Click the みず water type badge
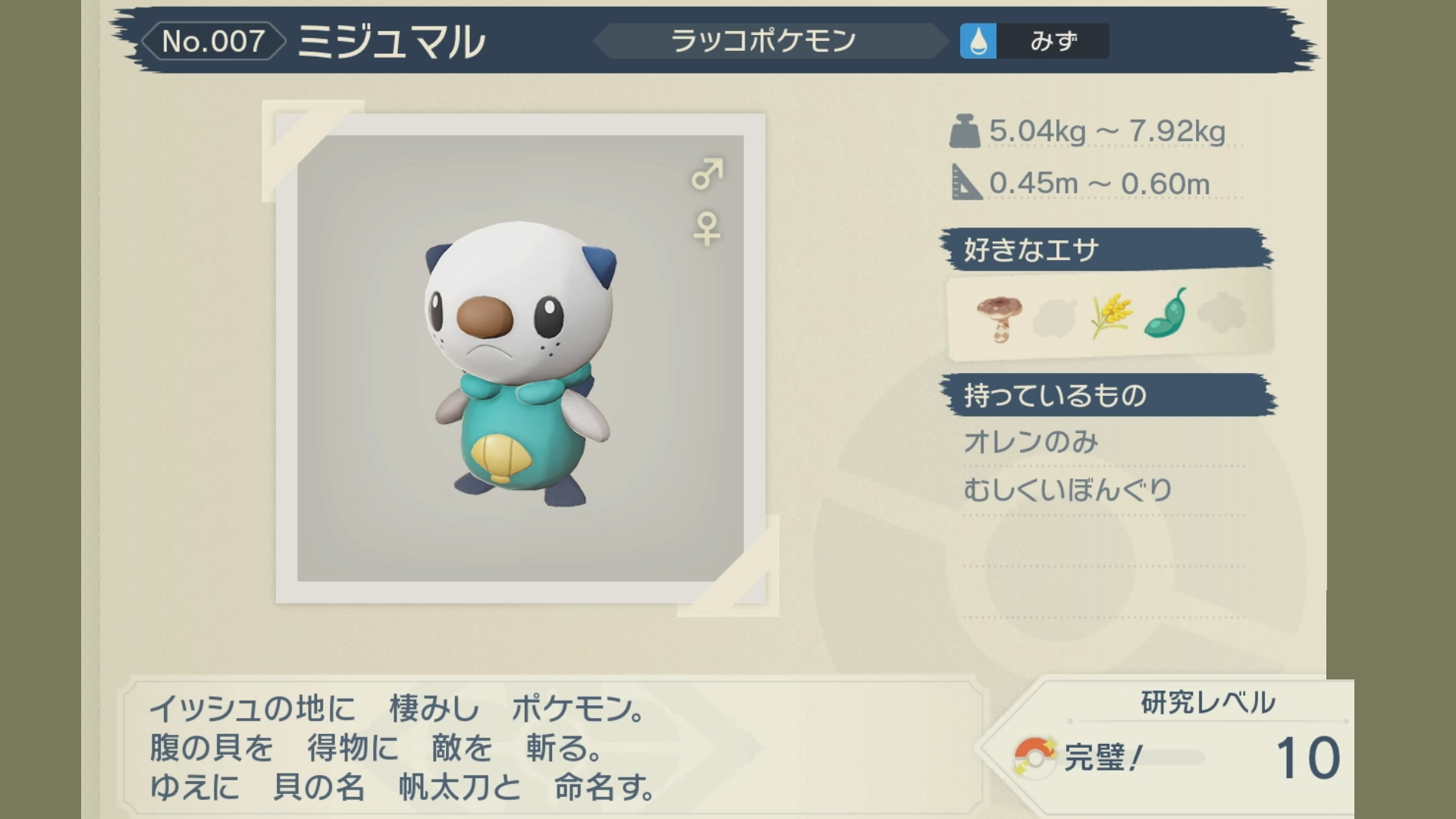The width and height of the screenshot is (1456, 819). (1034, 41)
